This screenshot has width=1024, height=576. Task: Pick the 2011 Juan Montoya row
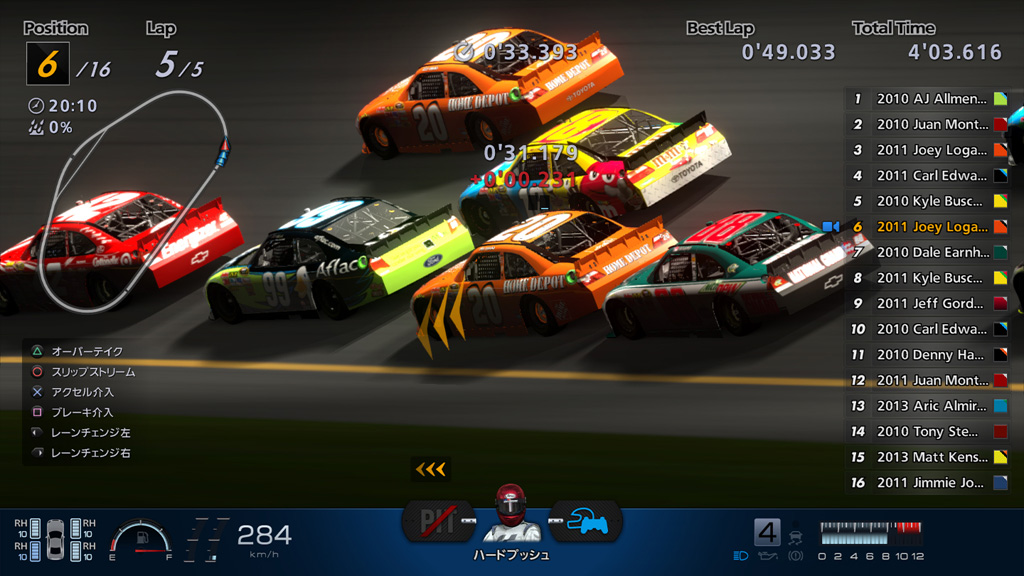[930, 380]
